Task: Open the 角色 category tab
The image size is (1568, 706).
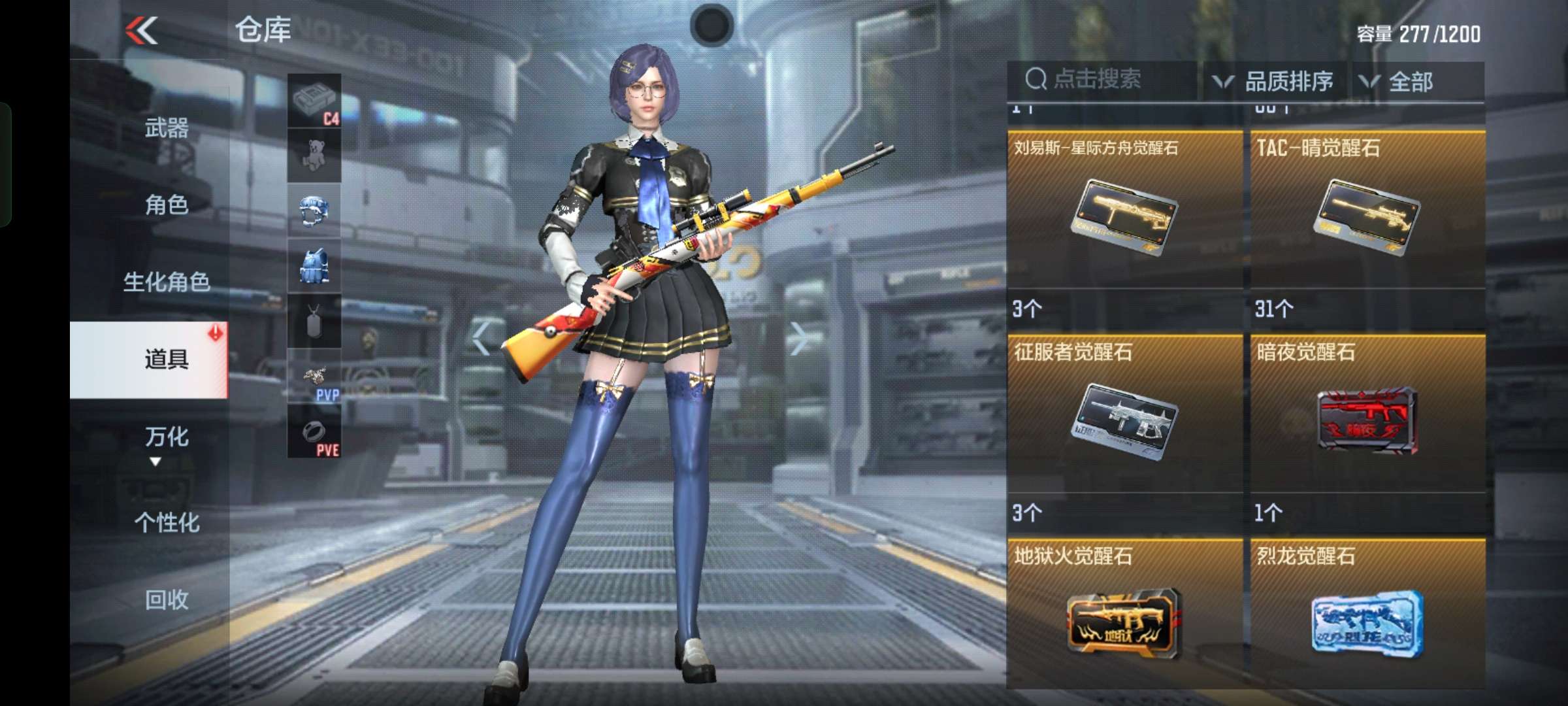Action: point(169,206)
